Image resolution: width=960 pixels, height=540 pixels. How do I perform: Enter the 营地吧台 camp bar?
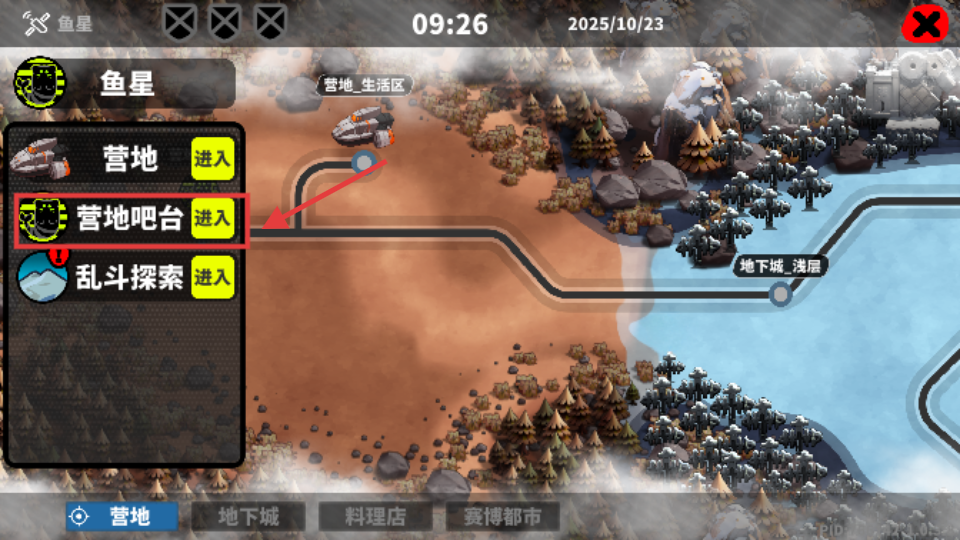pyautogui.click(x=212, y=218)
